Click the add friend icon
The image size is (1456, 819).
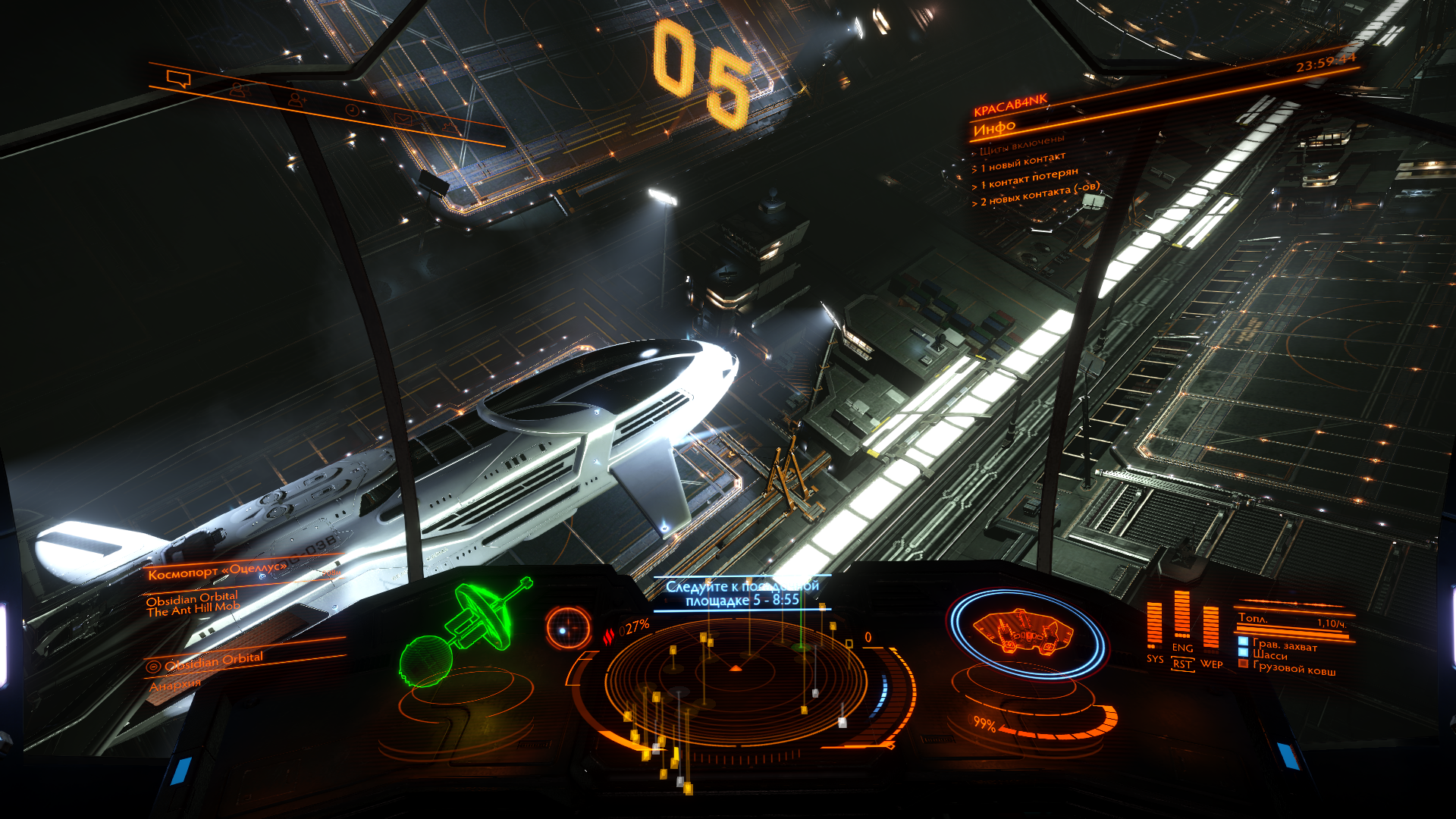tap(297, 99)
